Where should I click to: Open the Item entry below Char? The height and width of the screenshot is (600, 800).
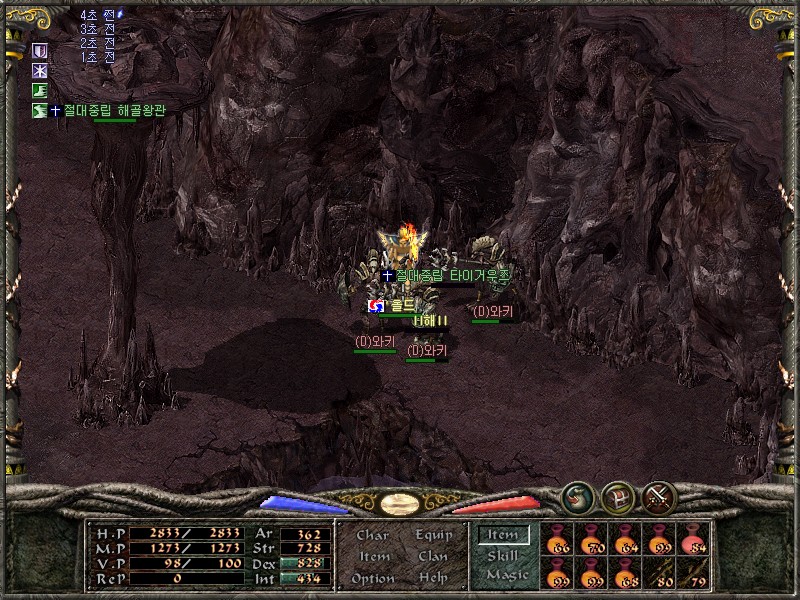(x=373, y=556)
